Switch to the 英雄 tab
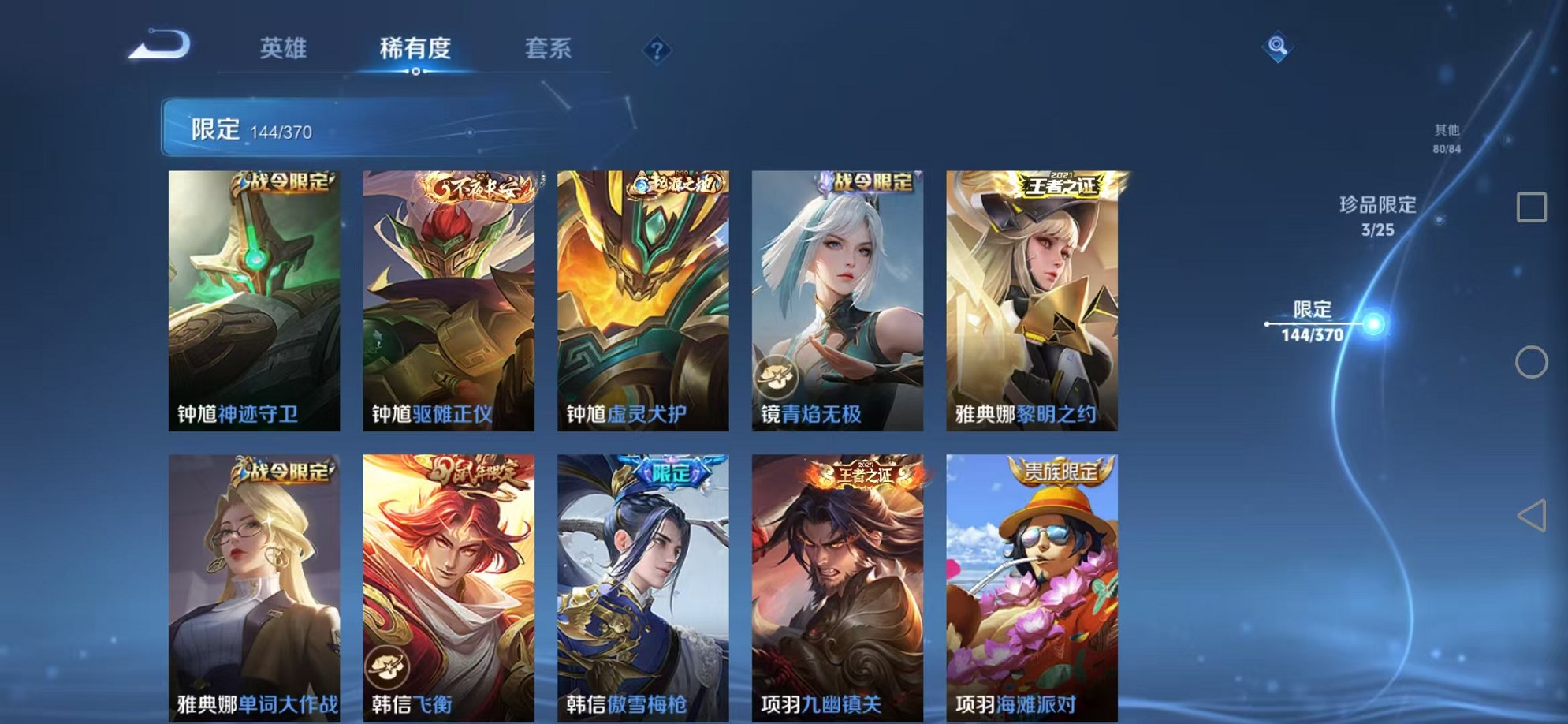Viewport: 1568px width, 724px height. [x=283, y=49]
